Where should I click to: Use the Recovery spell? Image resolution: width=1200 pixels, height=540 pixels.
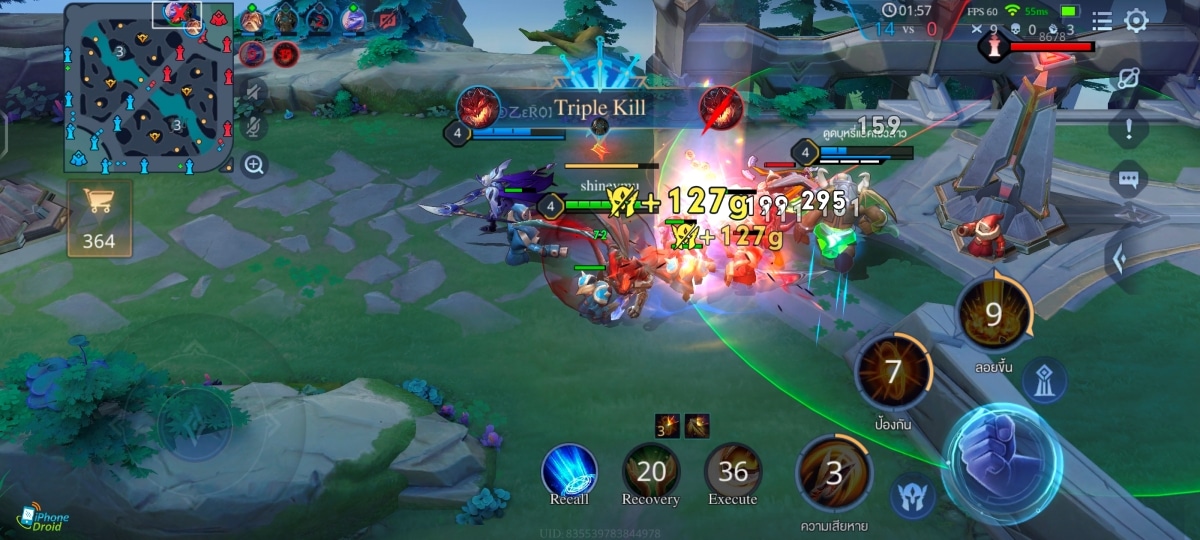coord(650,472)
